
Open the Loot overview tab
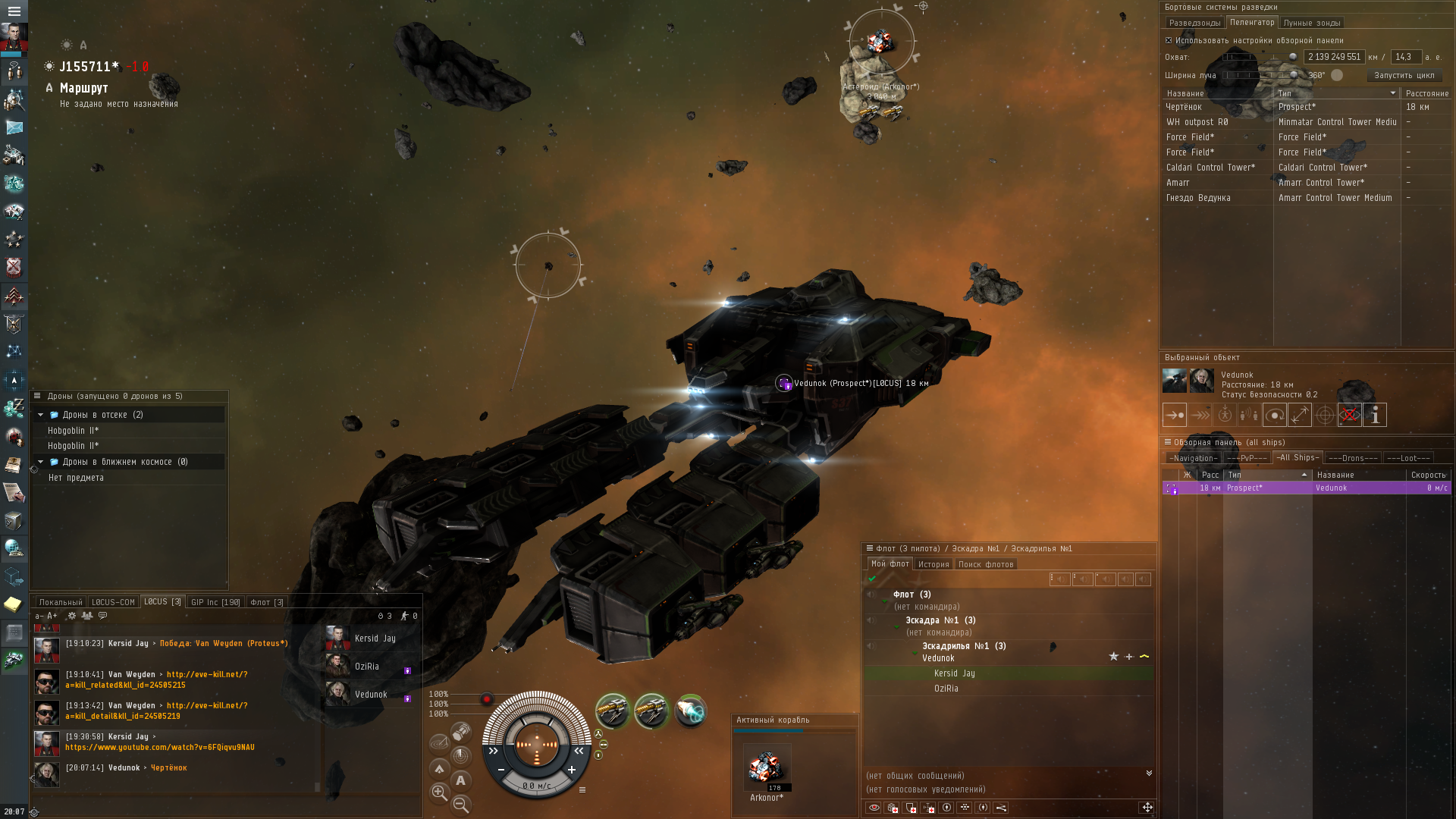pyautogui.click(x=1408, y=458)
